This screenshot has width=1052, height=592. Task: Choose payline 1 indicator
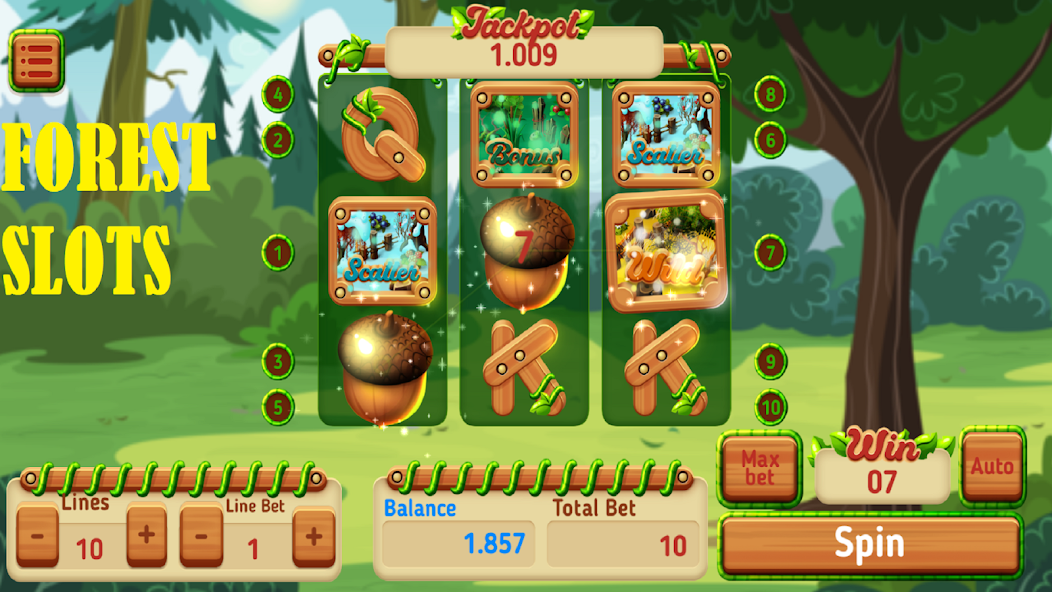[277, 252]
